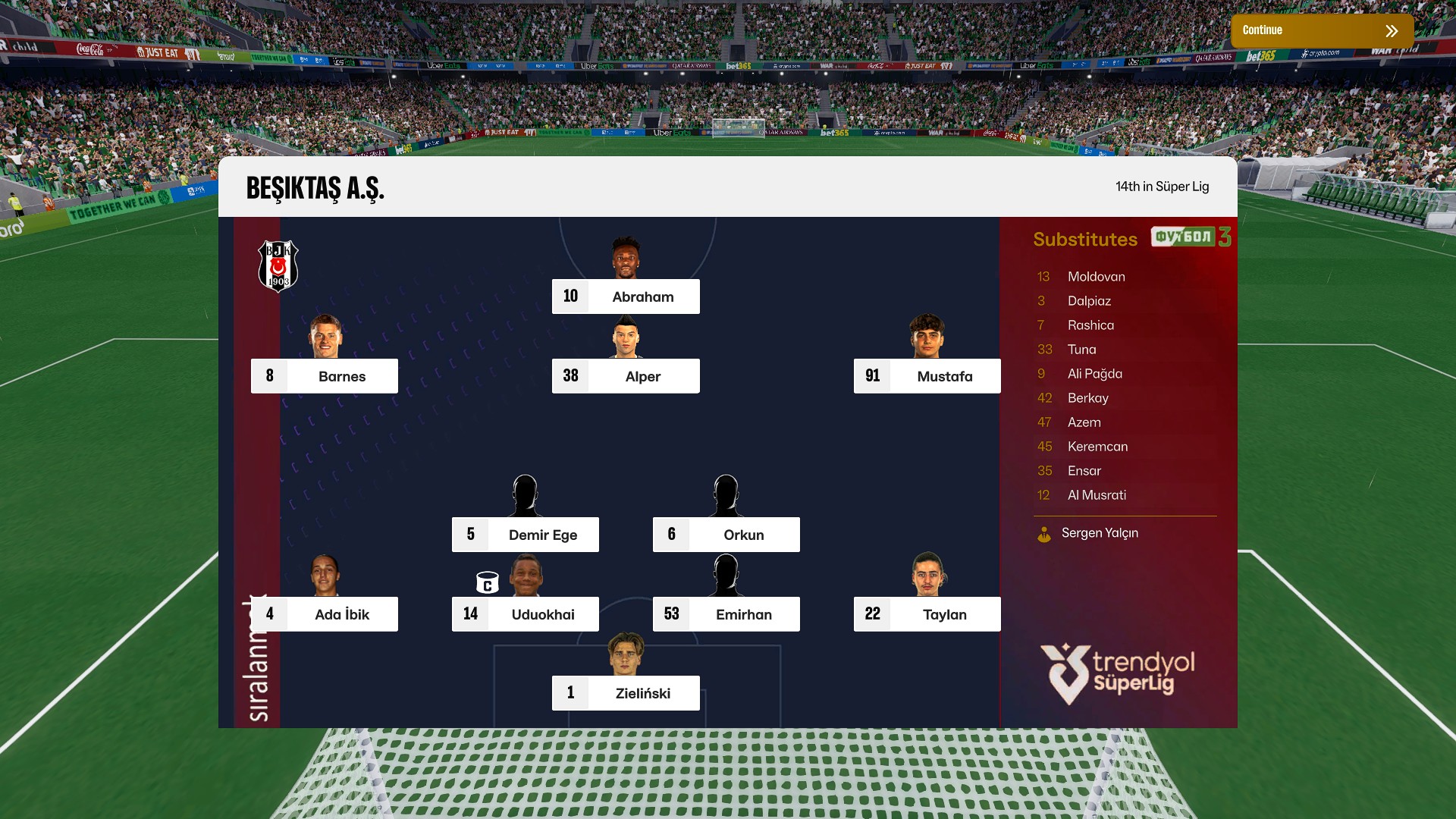Screen dimensions: 1456x819
Task: Click substitute Ali Pağda's row
Action: 1094,374
